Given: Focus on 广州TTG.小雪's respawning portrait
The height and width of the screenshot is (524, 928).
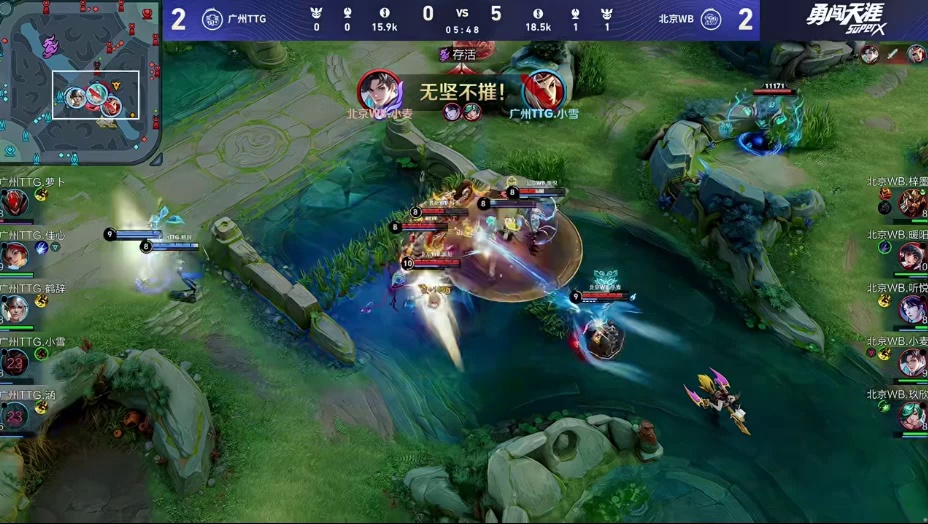Looking at the screenshot, I should (x=14, y=362).
